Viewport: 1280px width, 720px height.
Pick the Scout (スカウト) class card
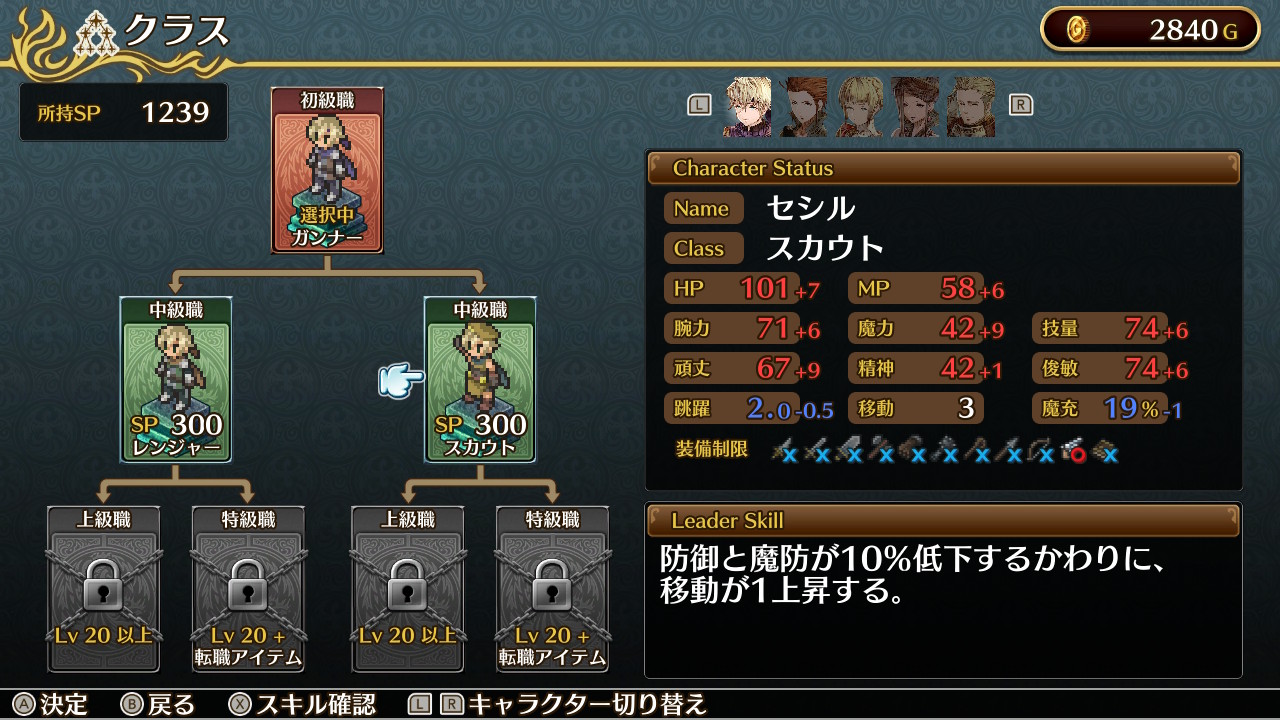(x=480, y=379)
